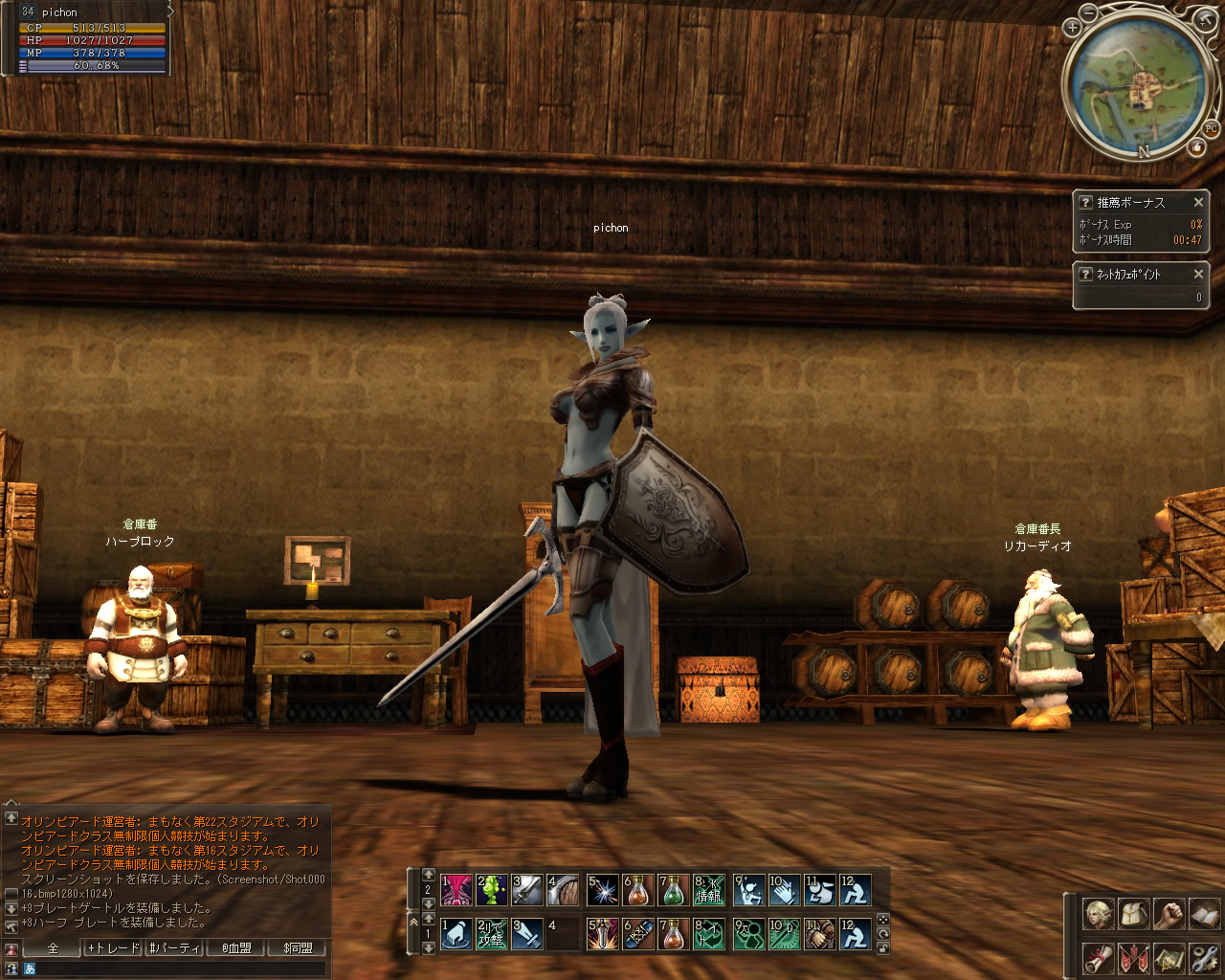Switch to the +トレード chat tab

pyautogui.click(x=113, y=947)
